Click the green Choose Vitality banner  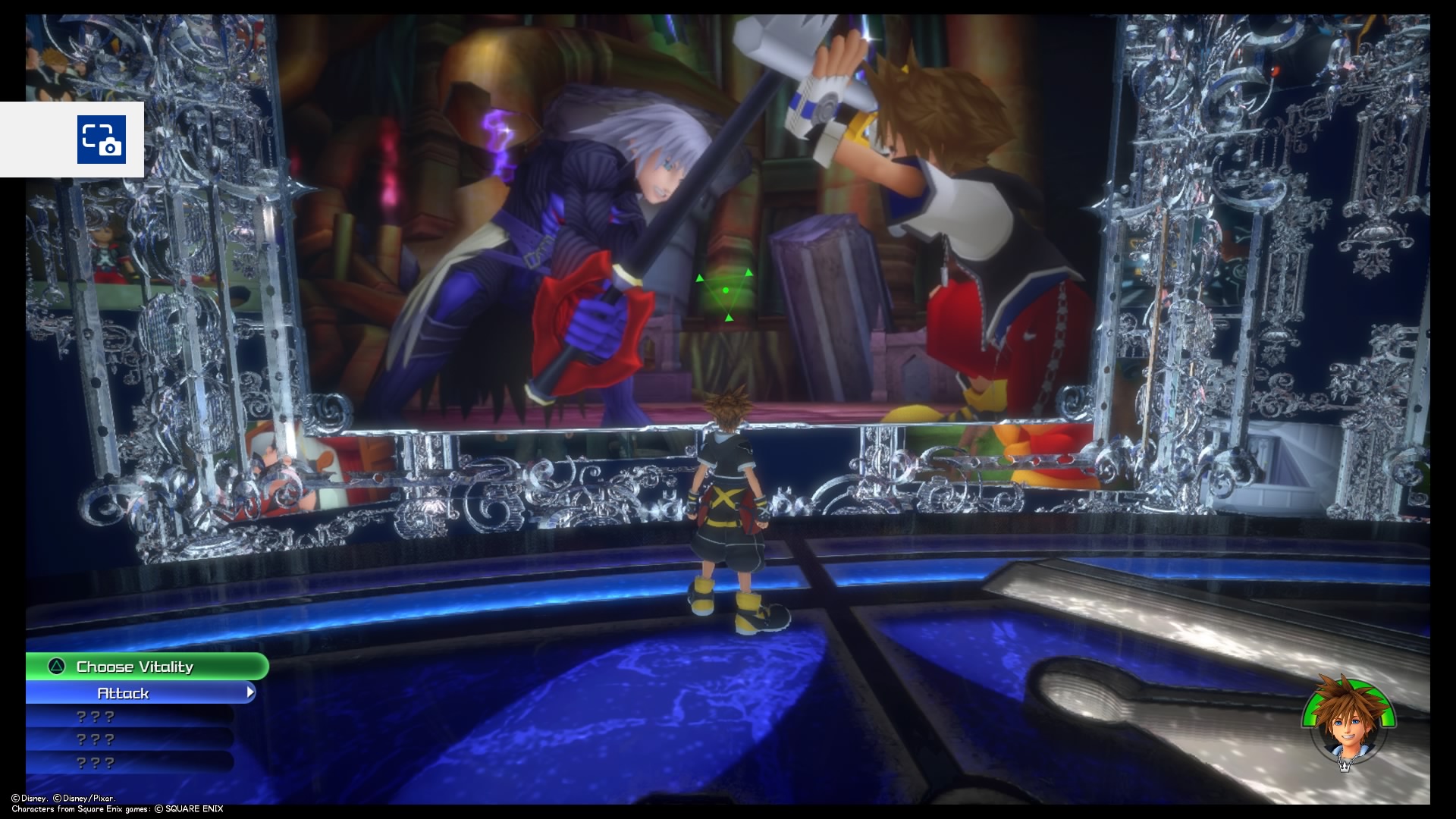click(135, 667)
